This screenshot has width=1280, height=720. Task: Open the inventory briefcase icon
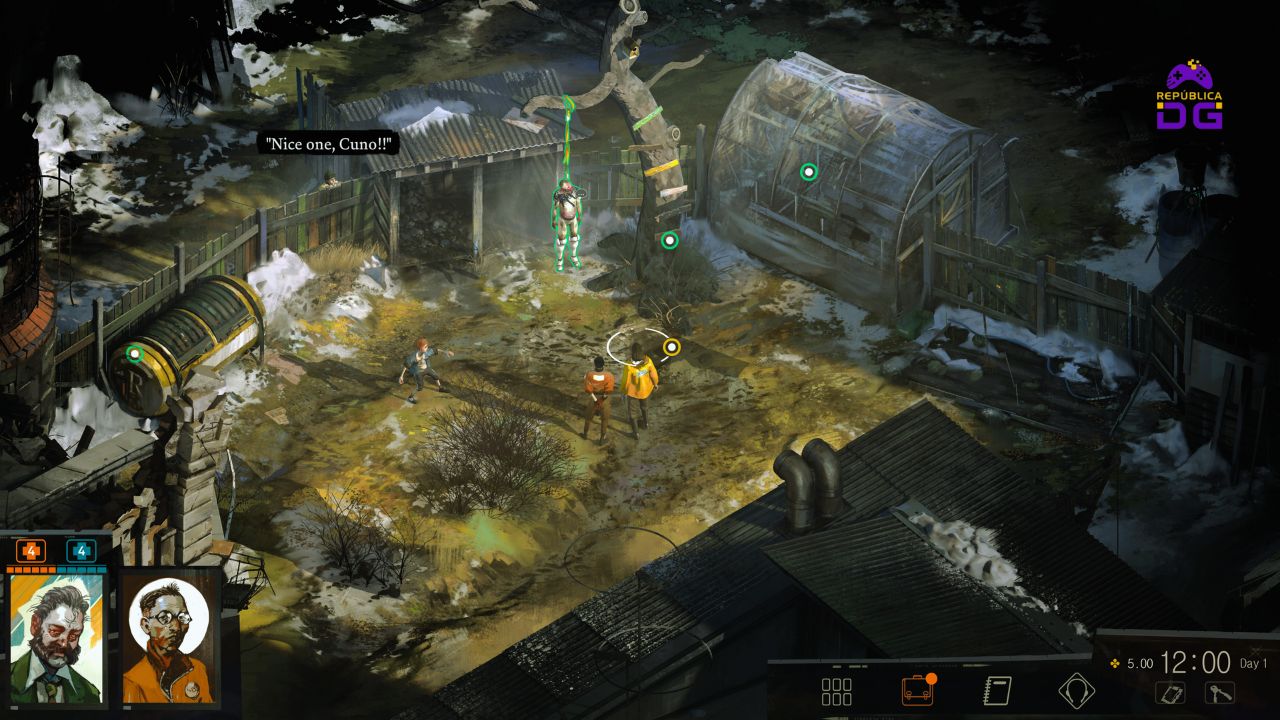(x=917, y=691)
